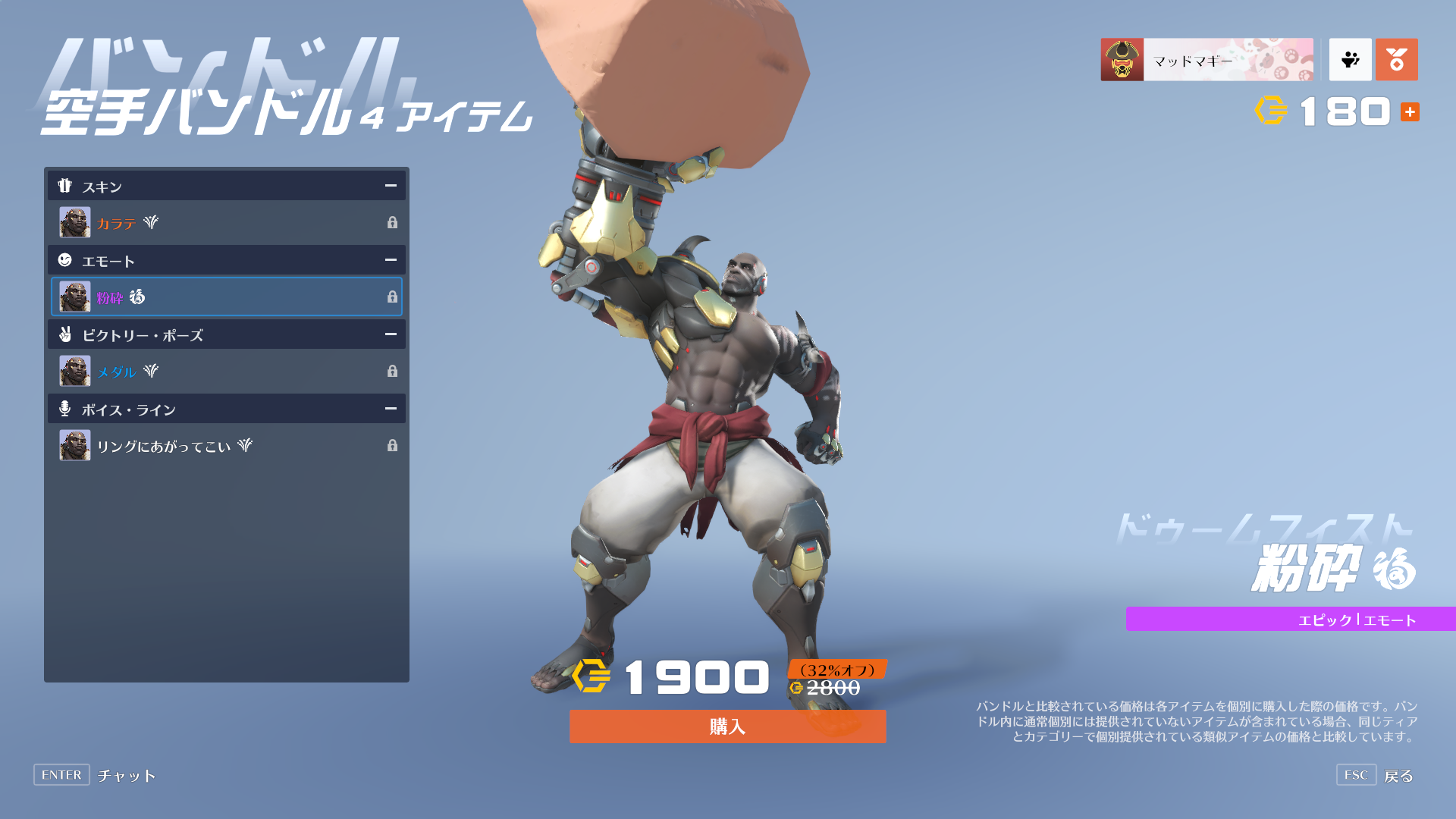Collapse the エモート category header
The width and height of the screenshot is (1456, 819).
click(391, 260)
